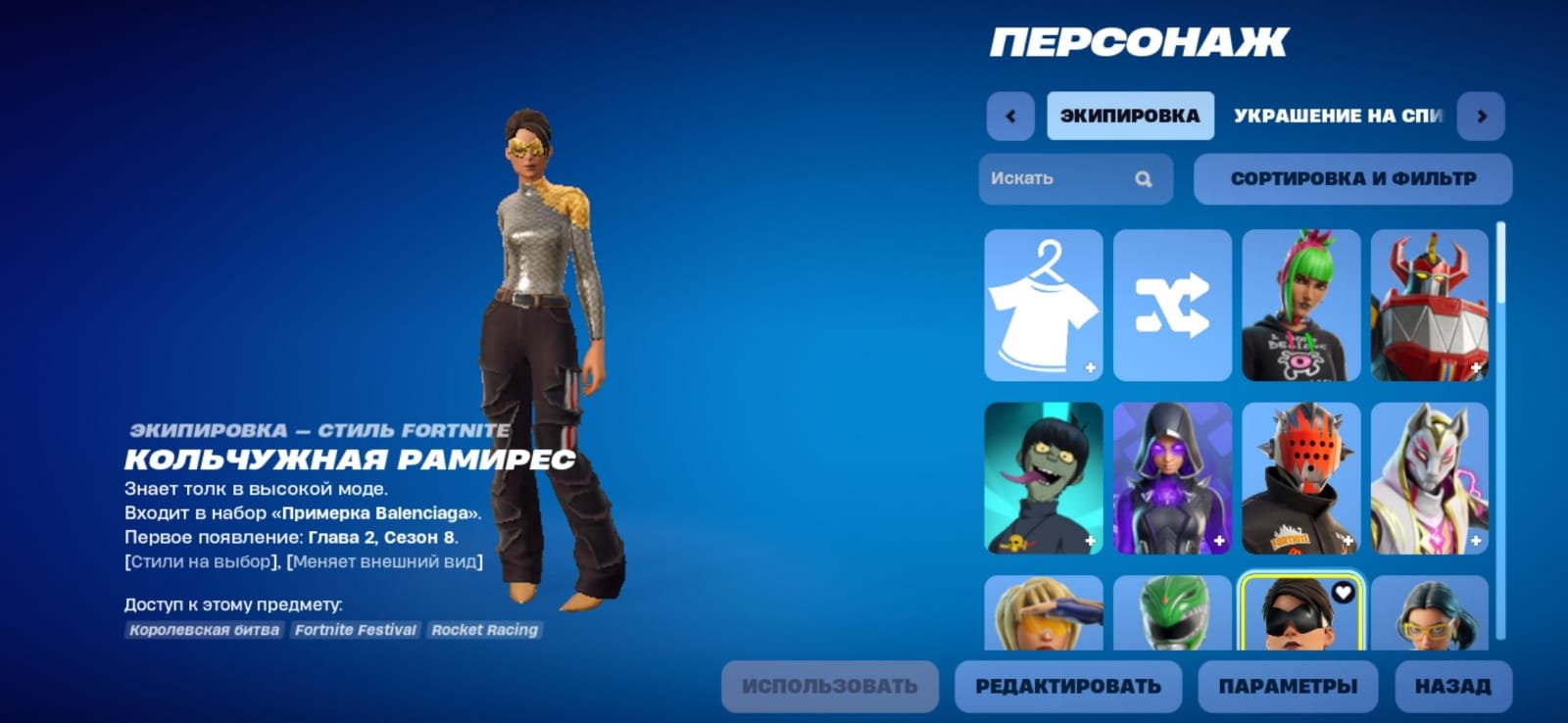Screen dimensions: 1568x723
Task: Open next locker category with right arrow
Action: click(x=1481, y=115)
